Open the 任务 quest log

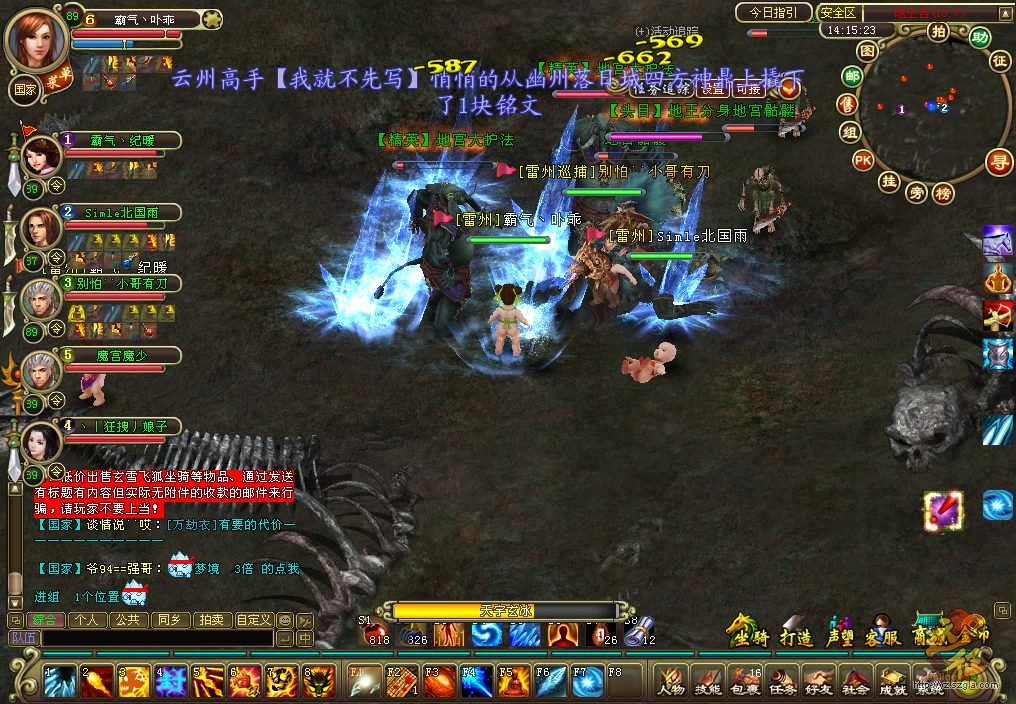pyautogui.click(x=782, y=681)
